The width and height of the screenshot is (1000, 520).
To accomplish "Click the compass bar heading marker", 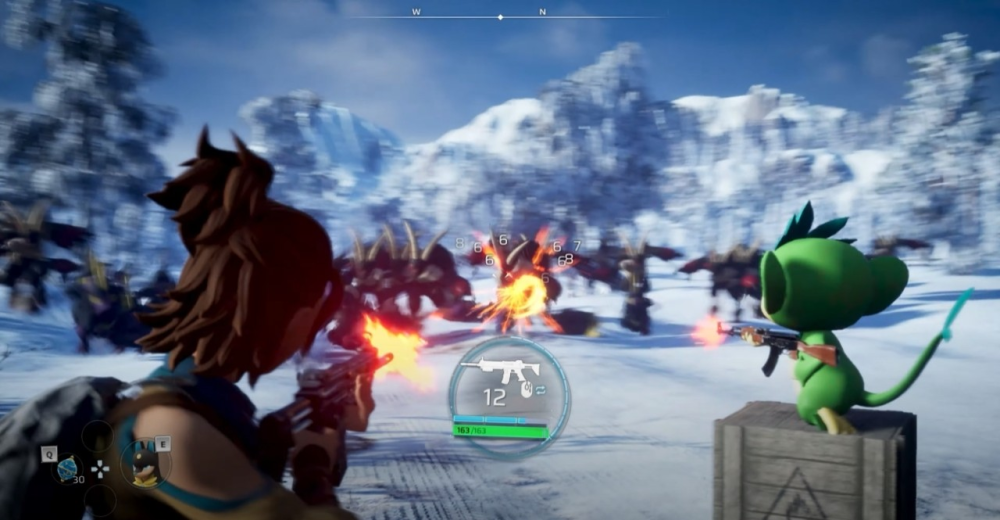I will [501, 17].
